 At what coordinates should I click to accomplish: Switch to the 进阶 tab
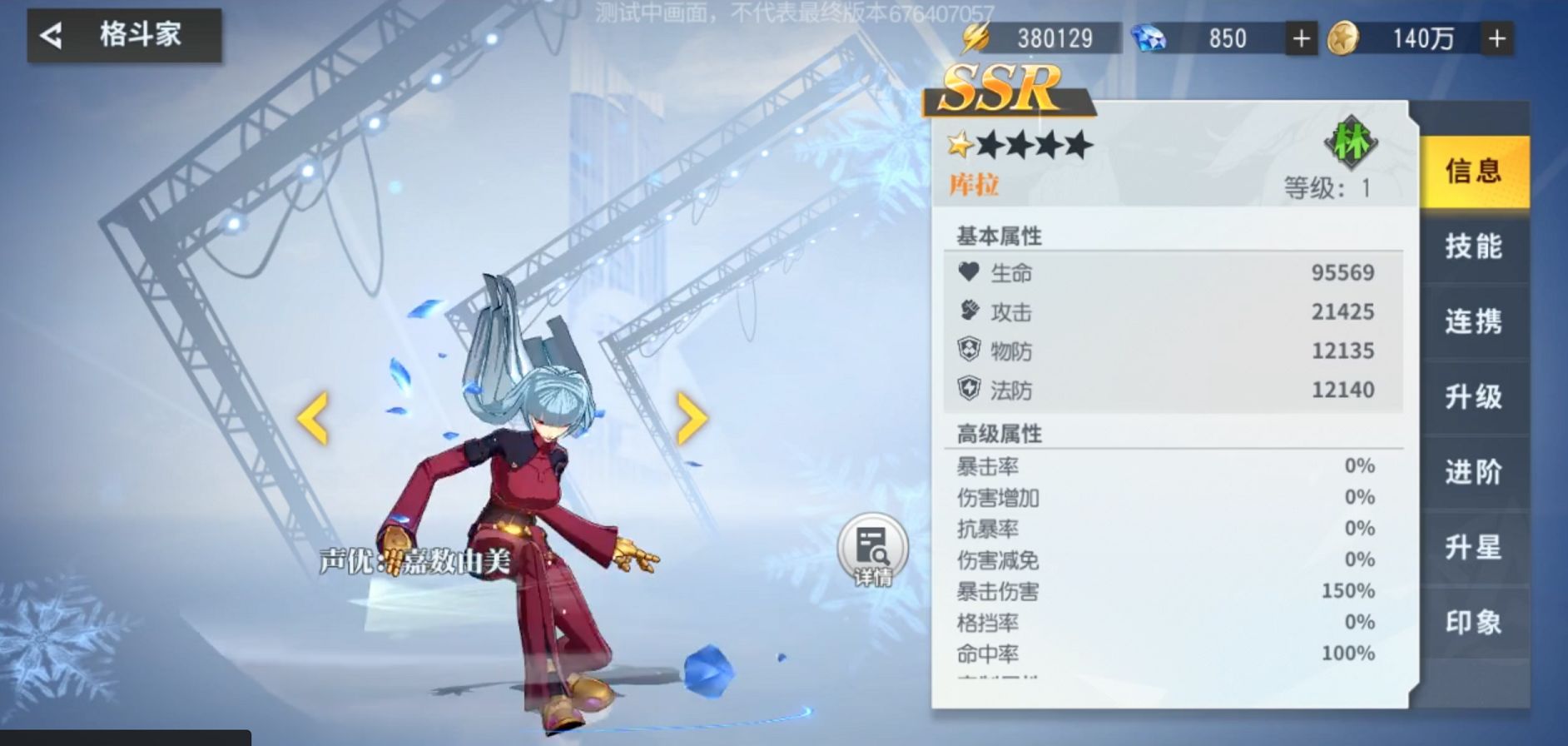tap(1473, 472)
